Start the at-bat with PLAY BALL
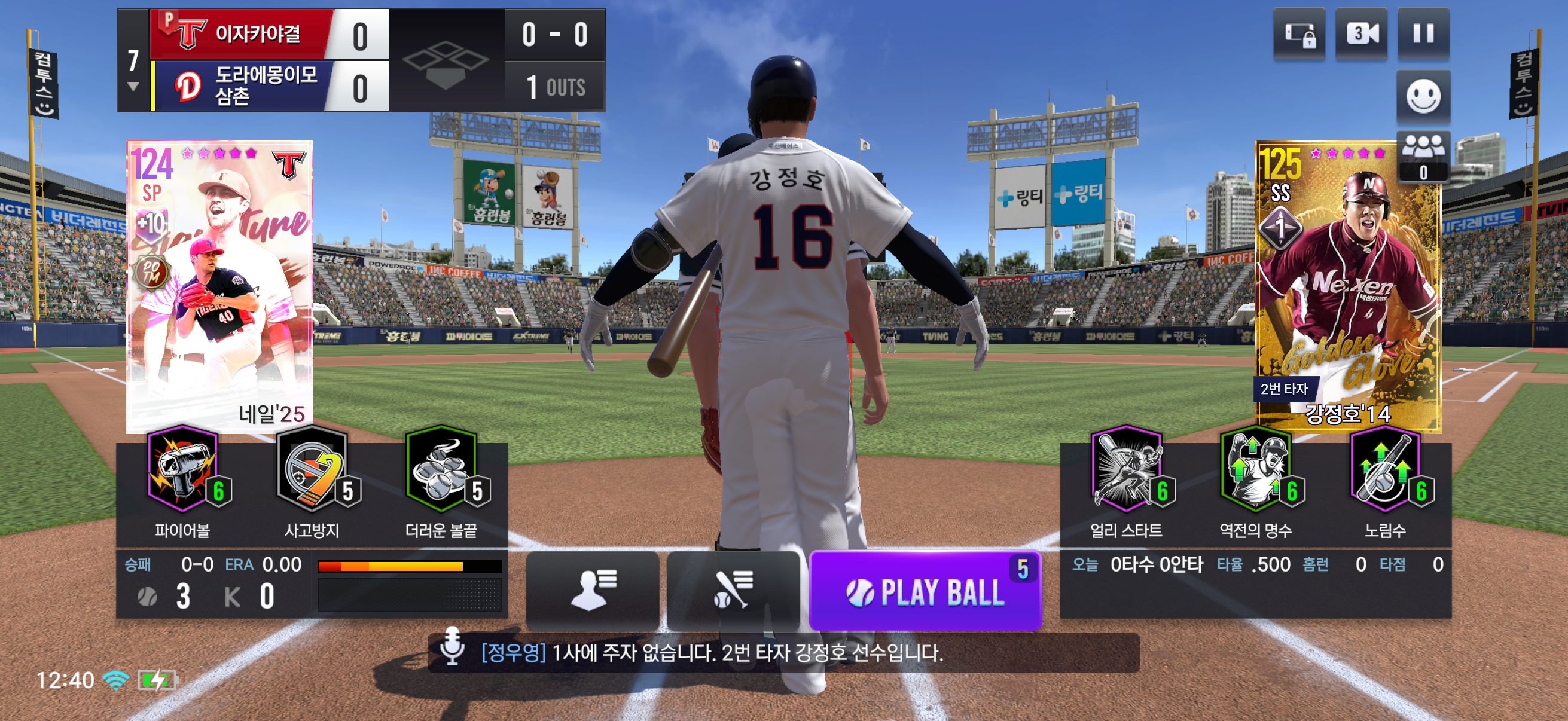This screenshot has height=721, width=1568. [925, 591]
